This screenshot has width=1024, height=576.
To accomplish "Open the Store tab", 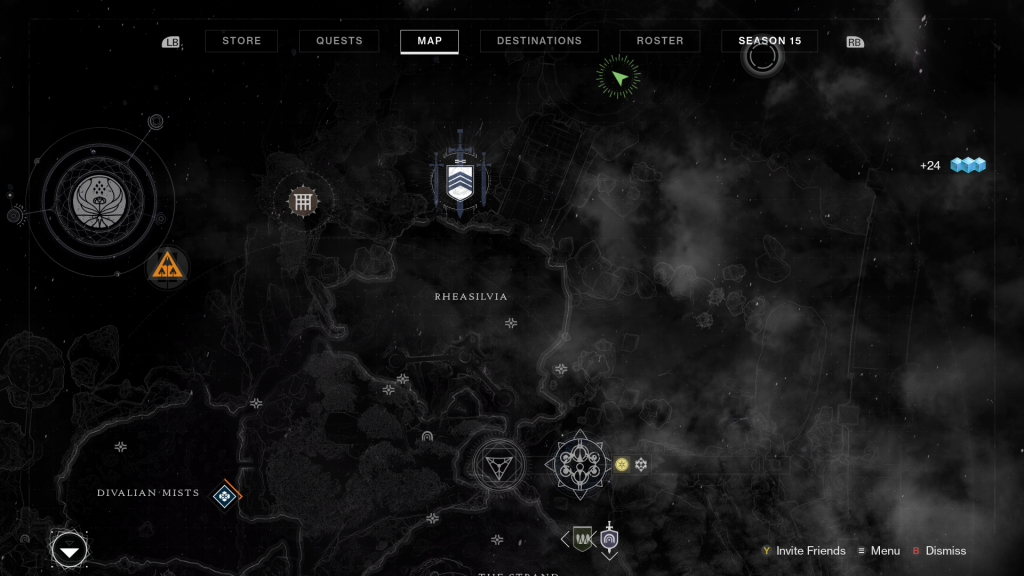I will point(241,41).
